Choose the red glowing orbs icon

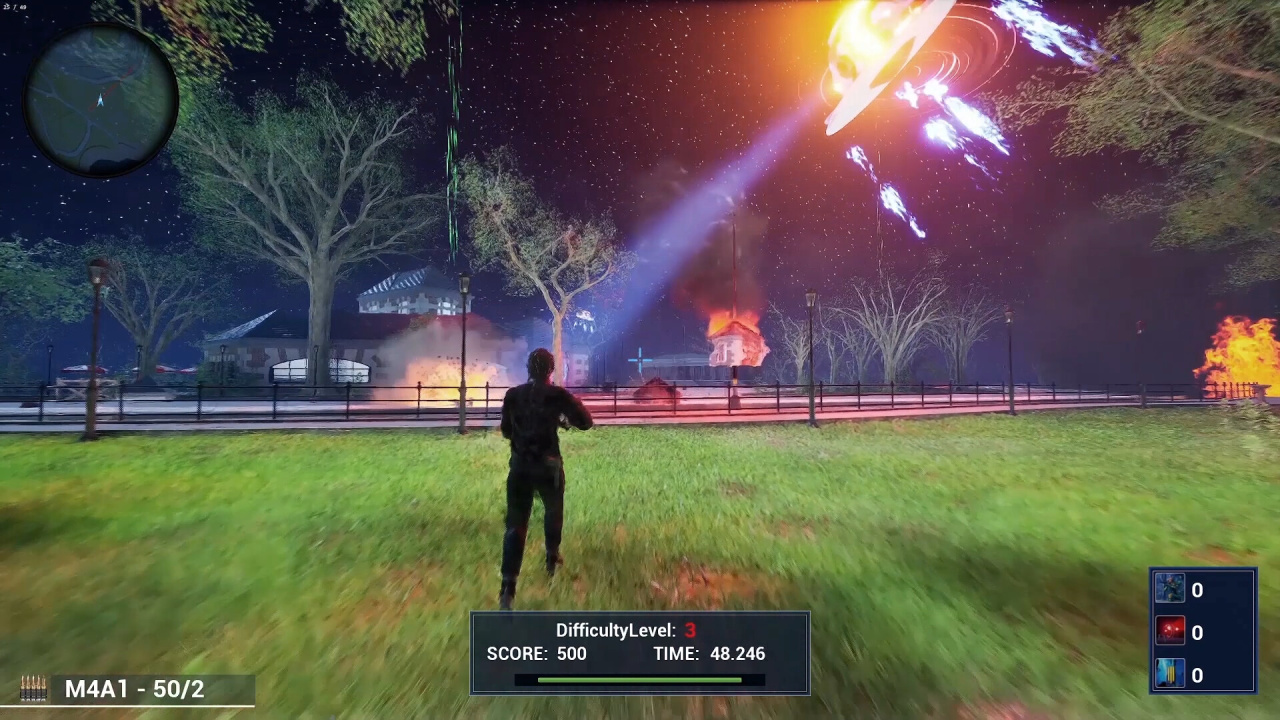[1170, 632]
